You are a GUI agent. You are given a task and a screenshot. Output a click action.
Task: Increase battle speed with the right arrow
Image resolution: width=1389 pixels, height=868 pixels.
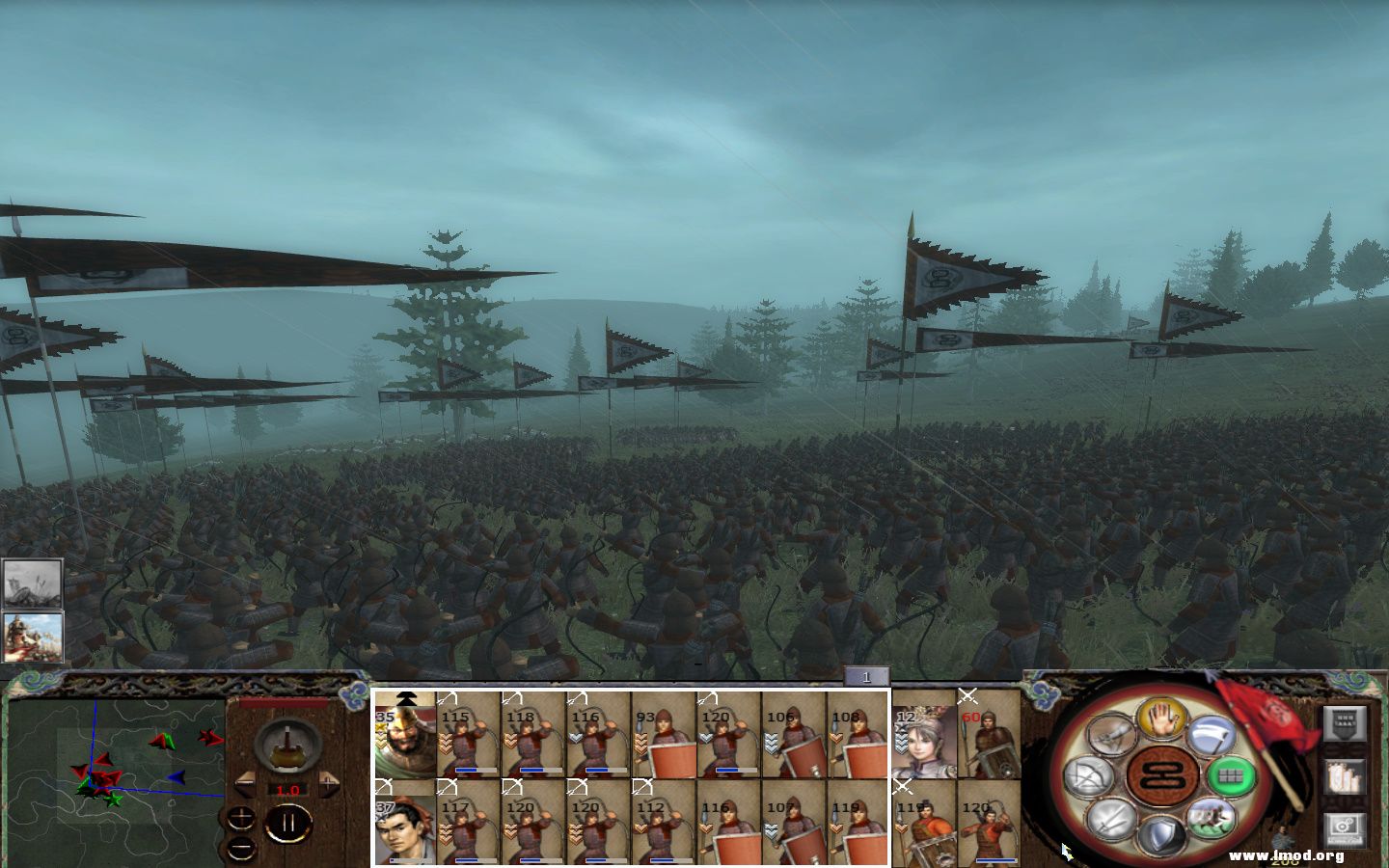click(329, 783)
